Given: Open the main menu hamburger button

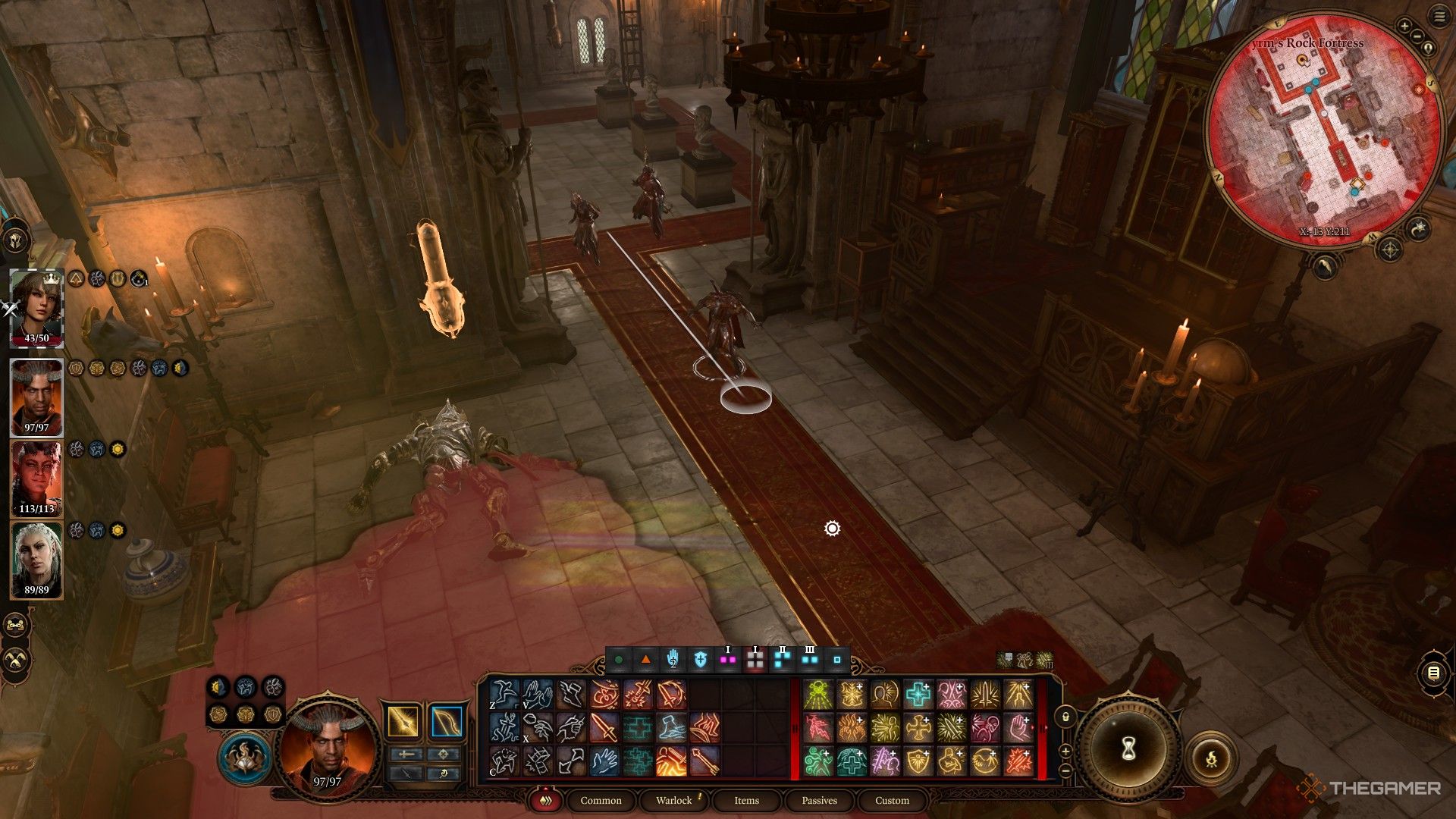Looking at the screenshot, I should [1440, 17].
